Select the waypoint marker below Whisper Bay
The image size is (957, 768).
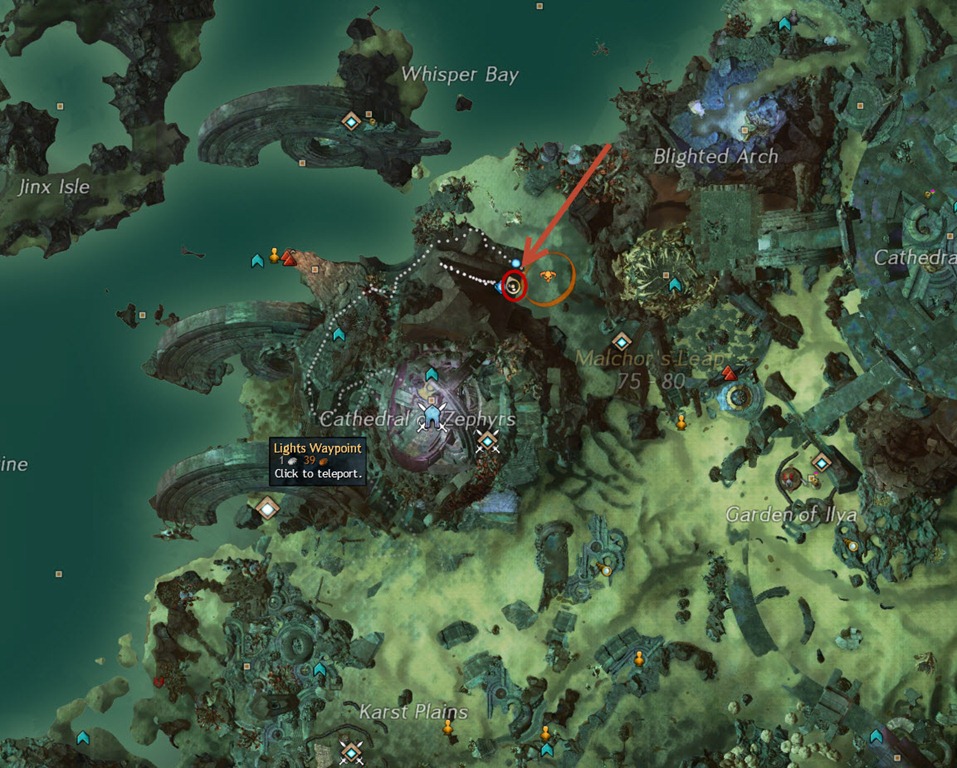coord(351,122)
